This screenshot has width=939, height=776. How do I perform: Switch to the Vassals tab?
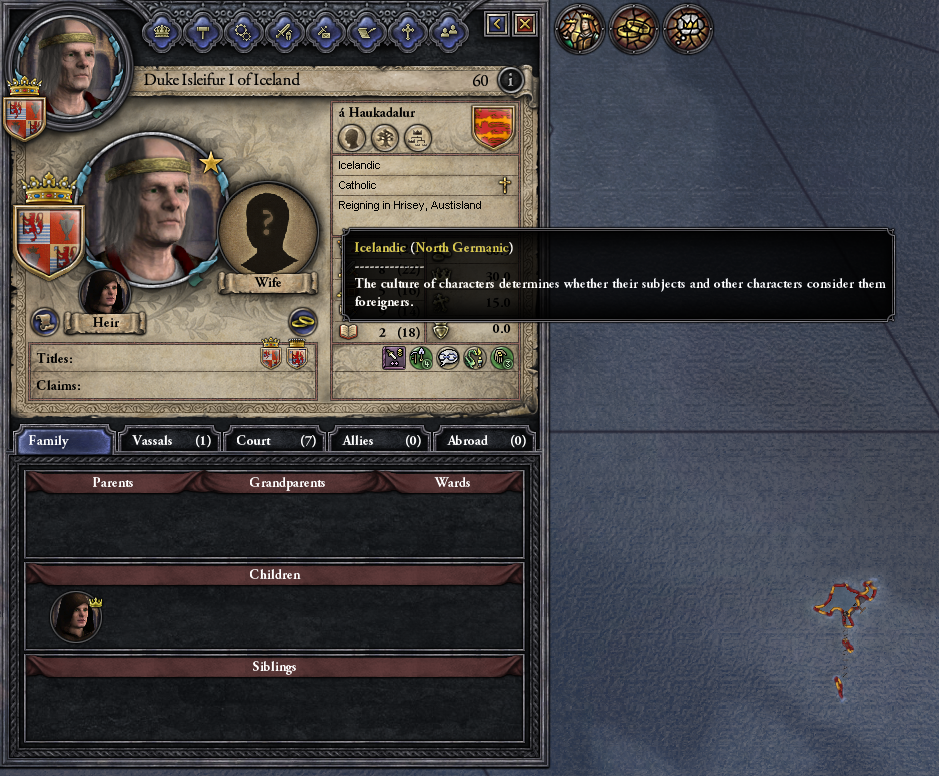171,440
